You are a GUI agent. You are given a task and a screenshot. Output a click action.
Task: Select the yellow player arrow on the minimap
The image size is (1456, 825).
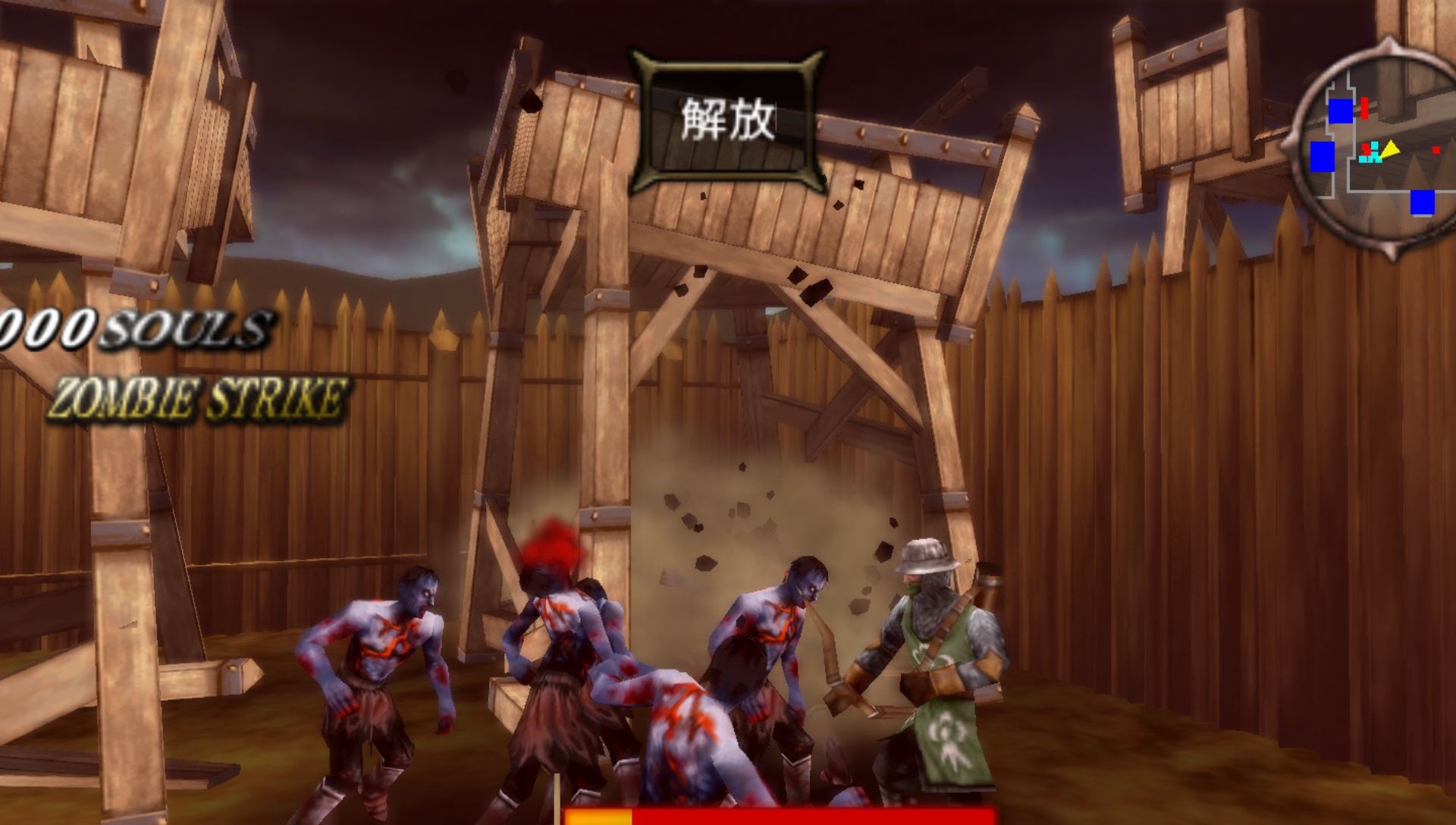click(1392, 149)
